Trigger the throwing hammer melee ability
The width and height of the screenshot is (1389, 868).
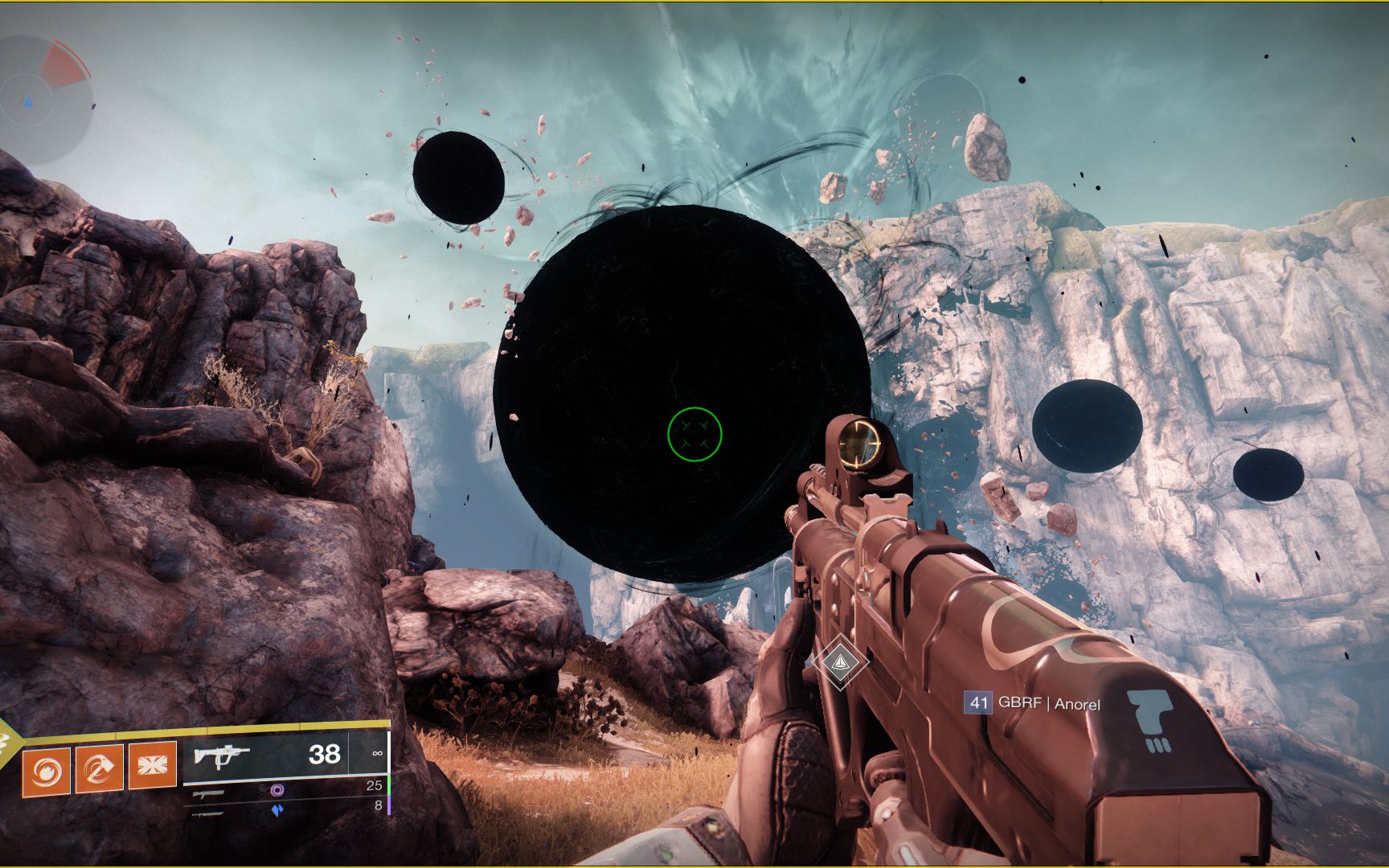[100, 768]
